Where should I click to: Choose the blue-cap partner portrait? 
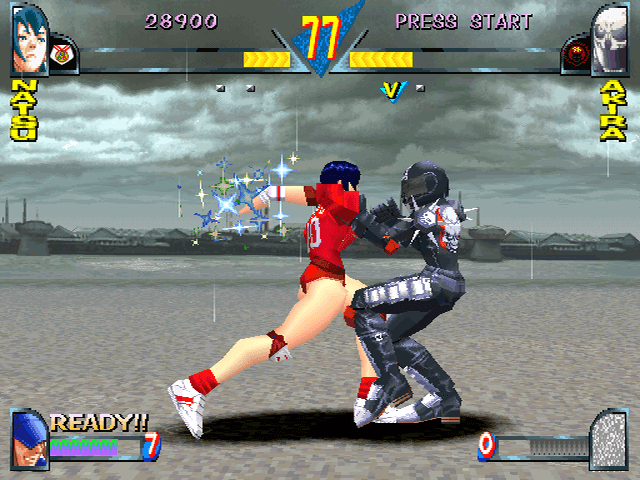pyautogui.click(x=29, y=440)
